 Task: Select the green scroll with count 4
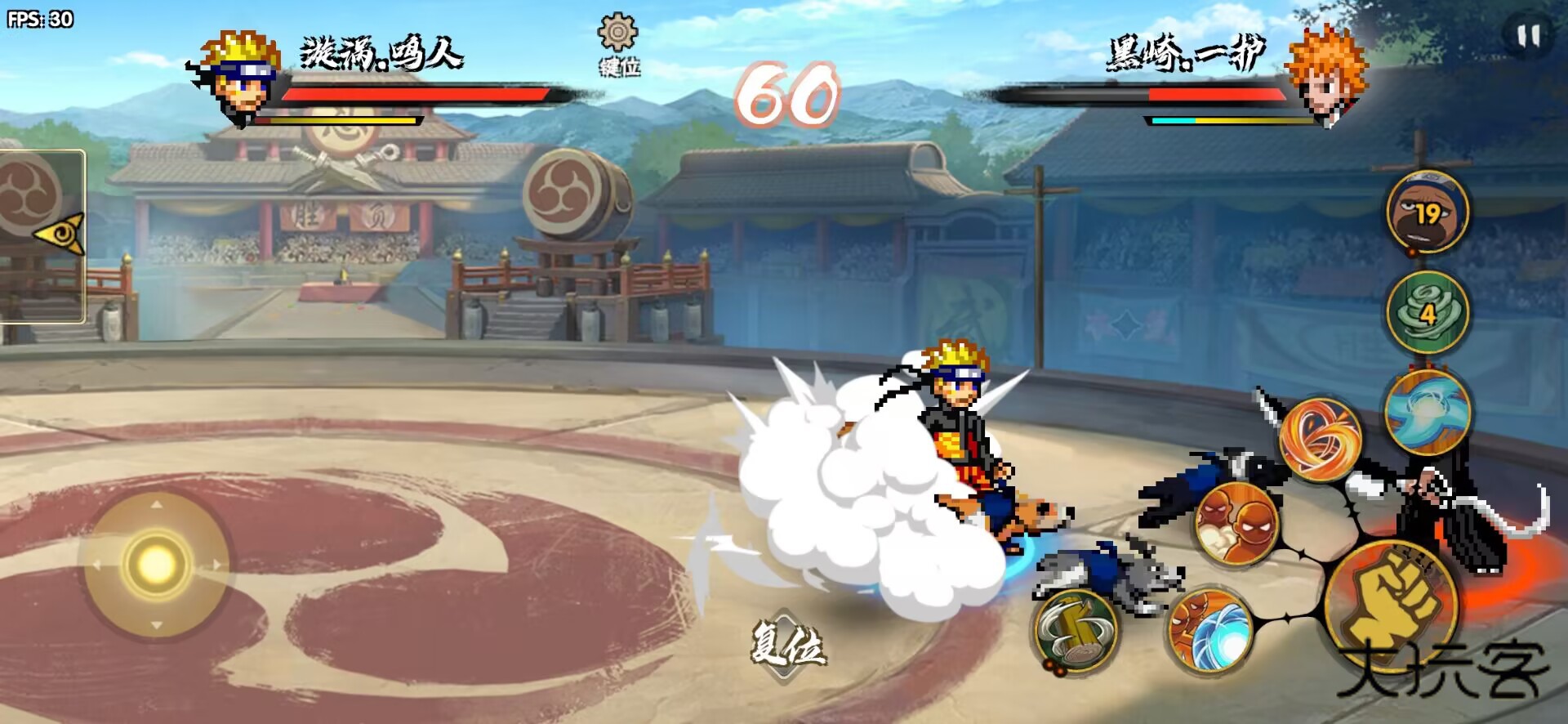click(x=1428, y=312)
